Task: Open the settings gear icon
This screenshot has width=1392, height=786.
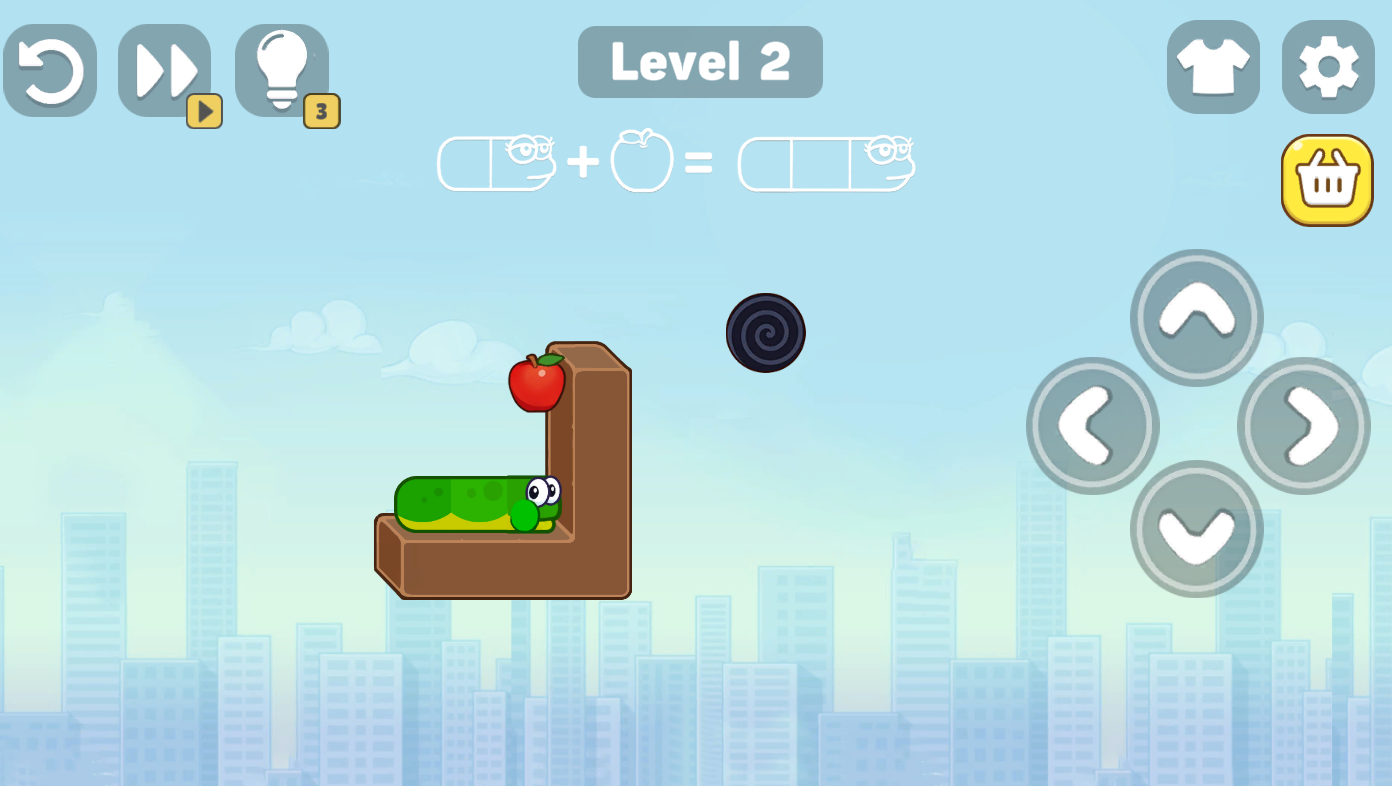Action: coord(1327,66)
